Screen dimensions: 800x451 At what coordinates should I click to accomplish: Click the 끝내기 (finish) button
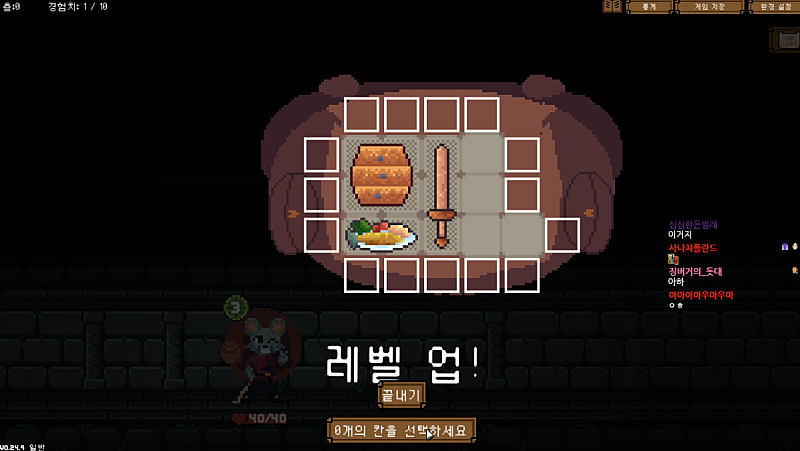click(401, 394)
